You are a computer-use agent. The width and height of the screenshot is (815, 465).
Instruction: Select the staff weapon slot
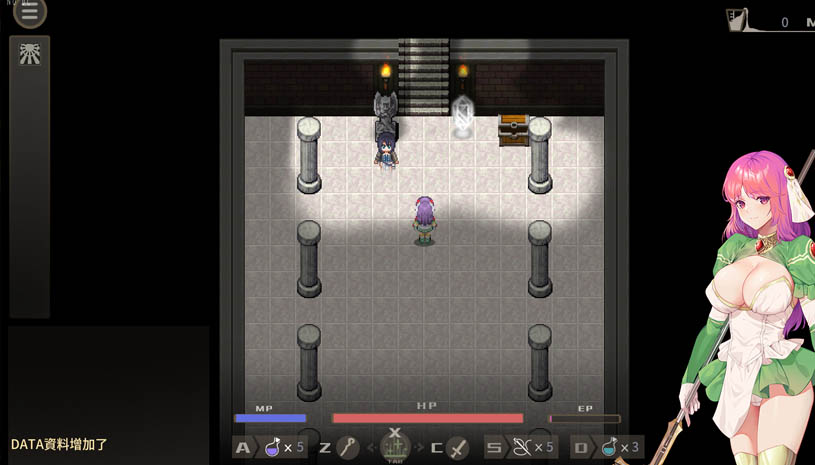click(348, 448)
